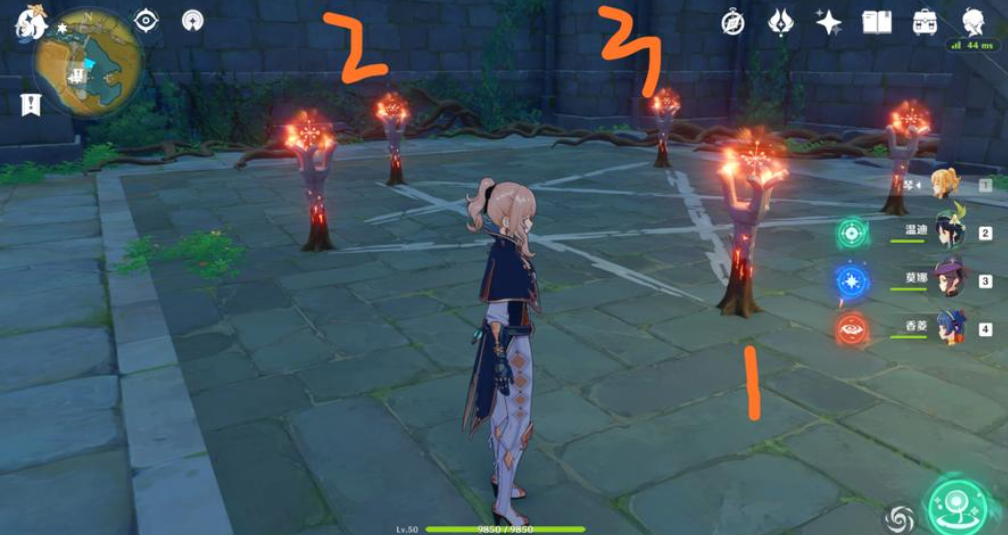Open the Adventurer Handbook compass icon

[x=733, y=22]
